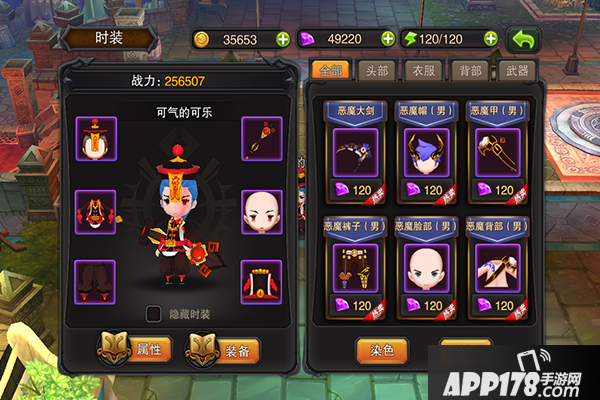Open the 染色 dye button
Image resolution: width=600 pixels, height=400 pixels.
point(382,351)
